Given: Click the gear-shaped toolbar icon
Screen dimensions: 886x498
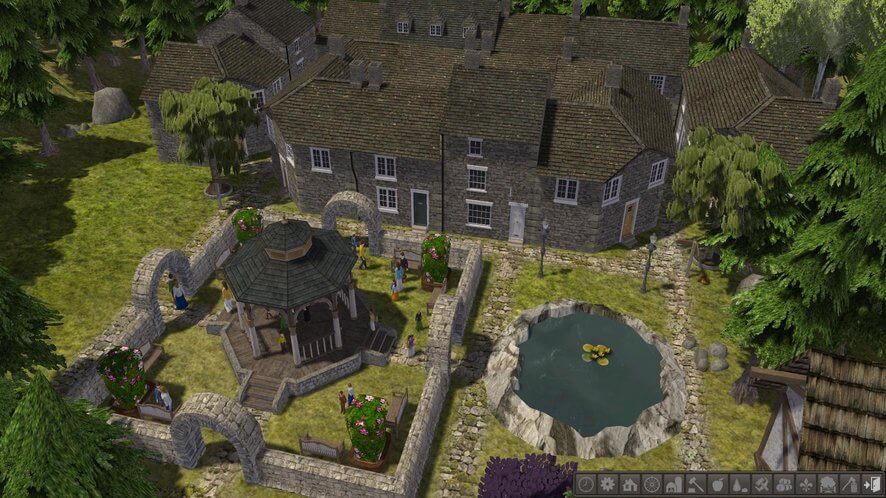Looking at the screenshot, I should [x=608, y=484].
